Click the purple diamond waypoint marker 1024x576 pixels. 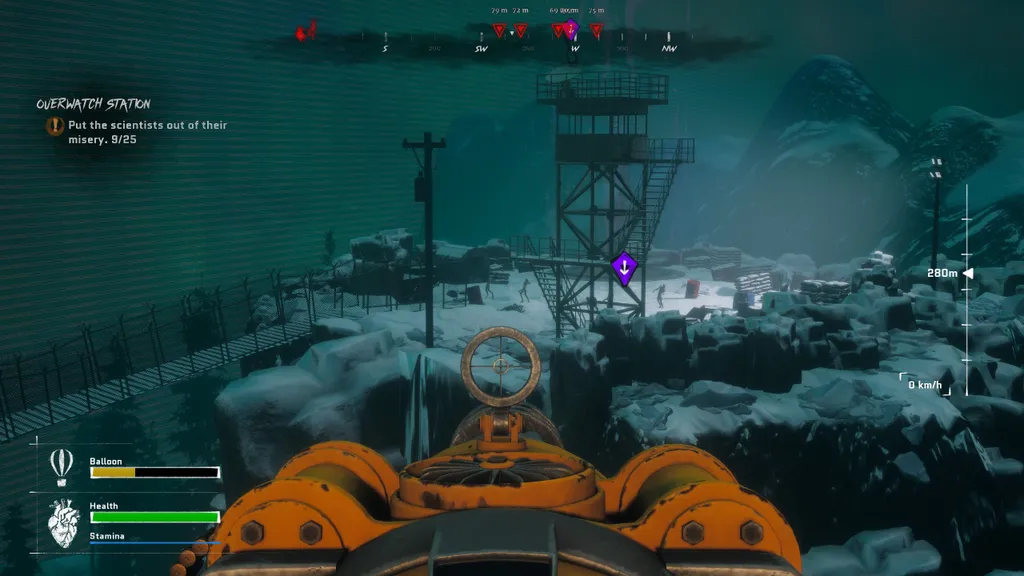point(624,268)
